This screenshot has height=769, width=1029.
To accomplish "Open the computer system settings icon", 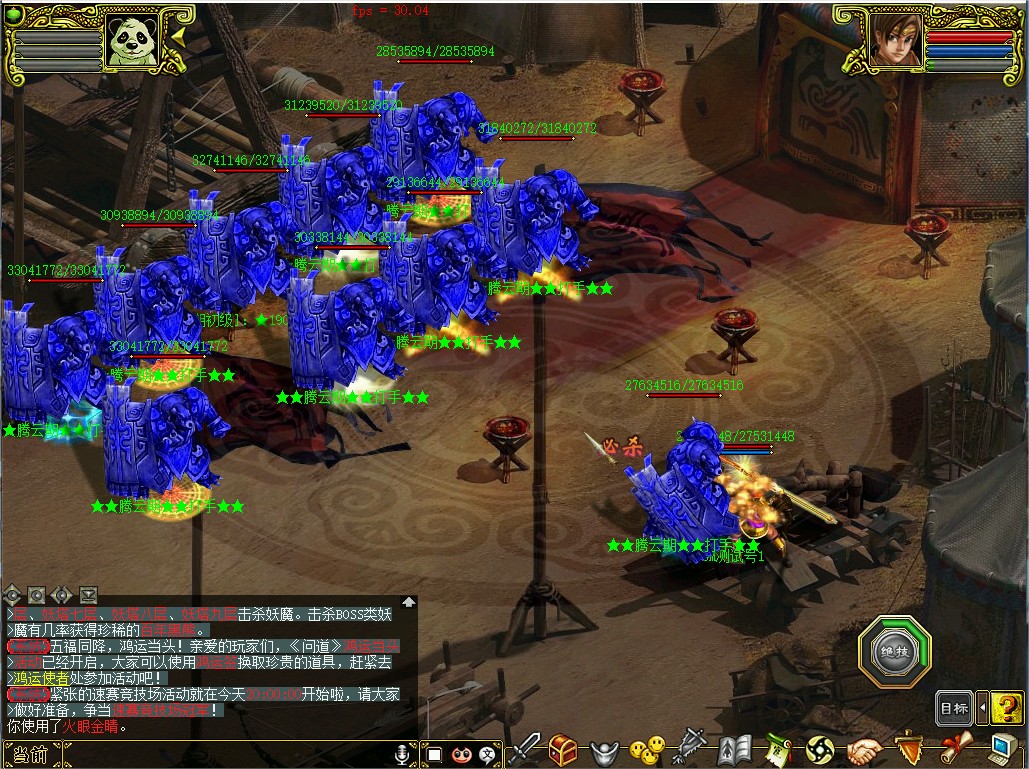I will coord(1002,749).
